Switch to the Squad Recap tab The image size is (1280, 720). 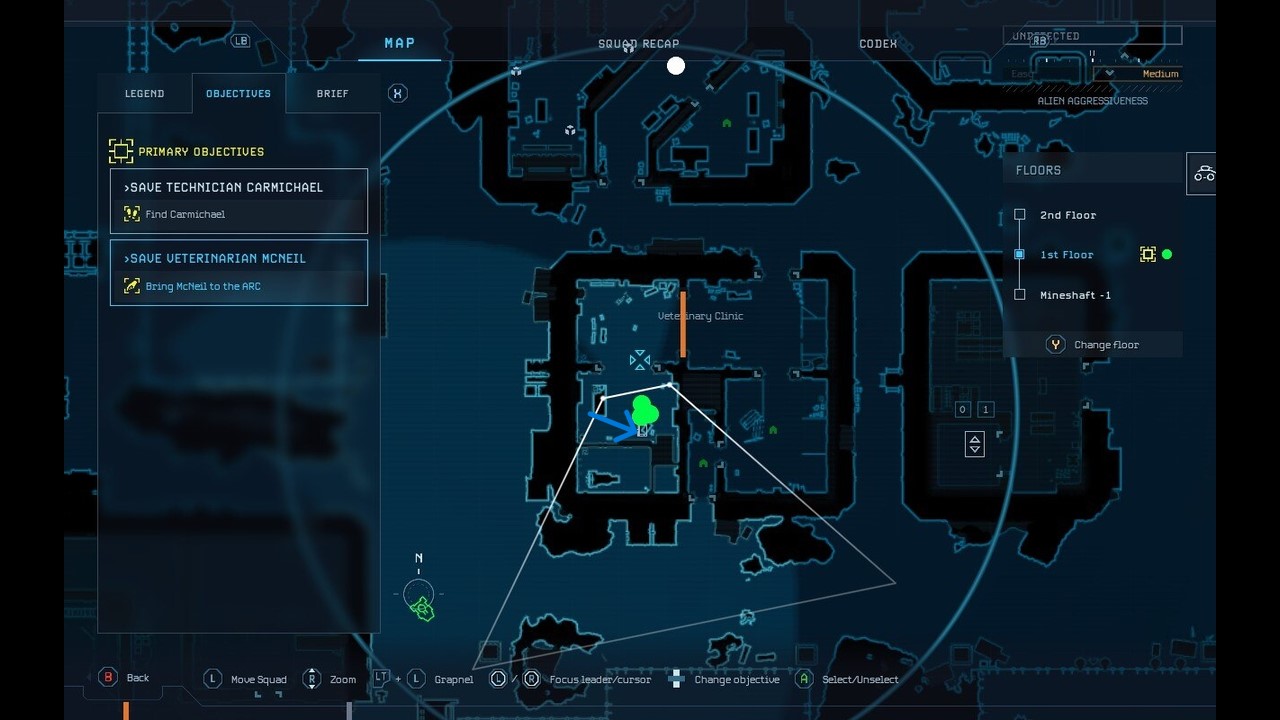point(638,44)
